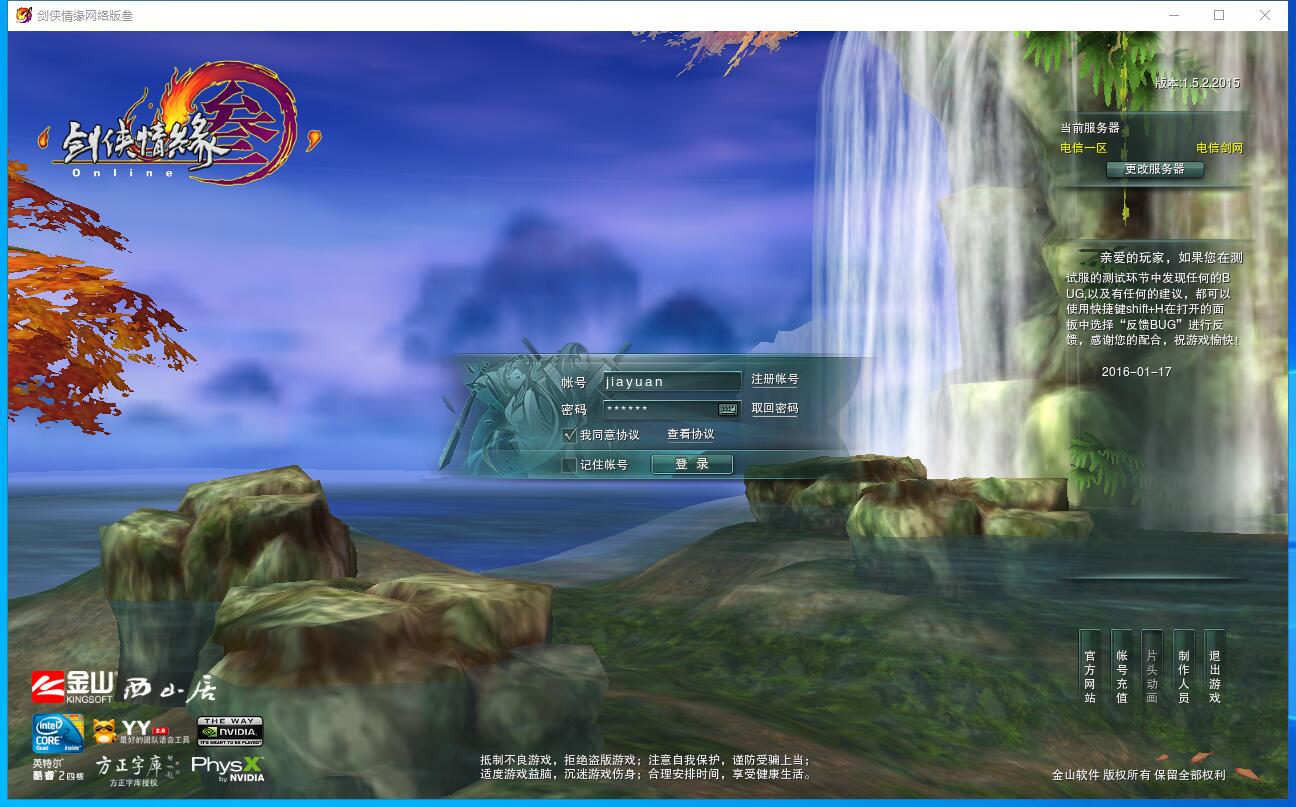Focus the 密码 password field
The image size is (1296, 807).
pyautogui.click(x=659, y=409)
